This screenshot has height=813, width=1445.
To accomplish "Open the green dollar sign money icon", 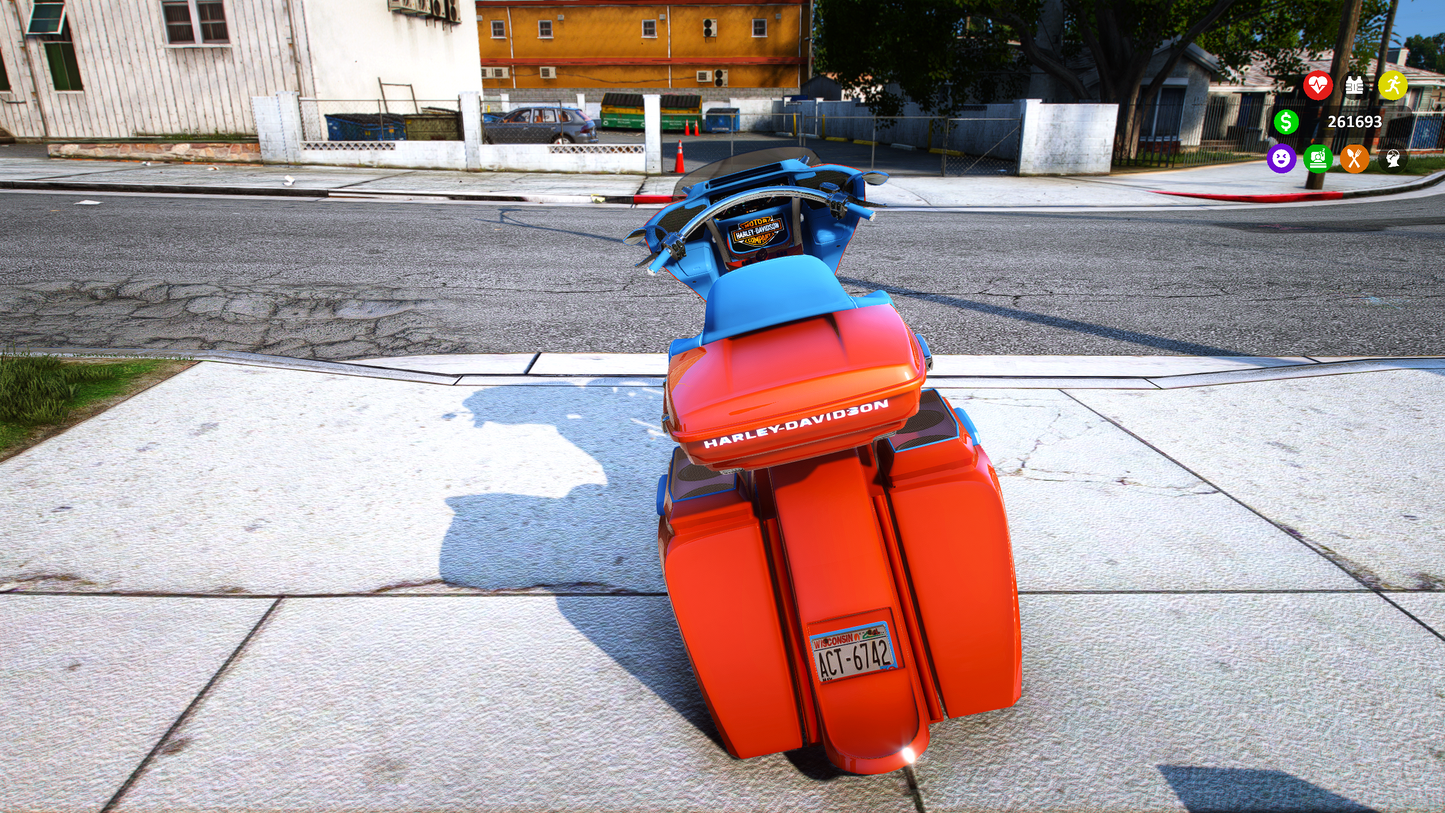I will pos(1285,122).
